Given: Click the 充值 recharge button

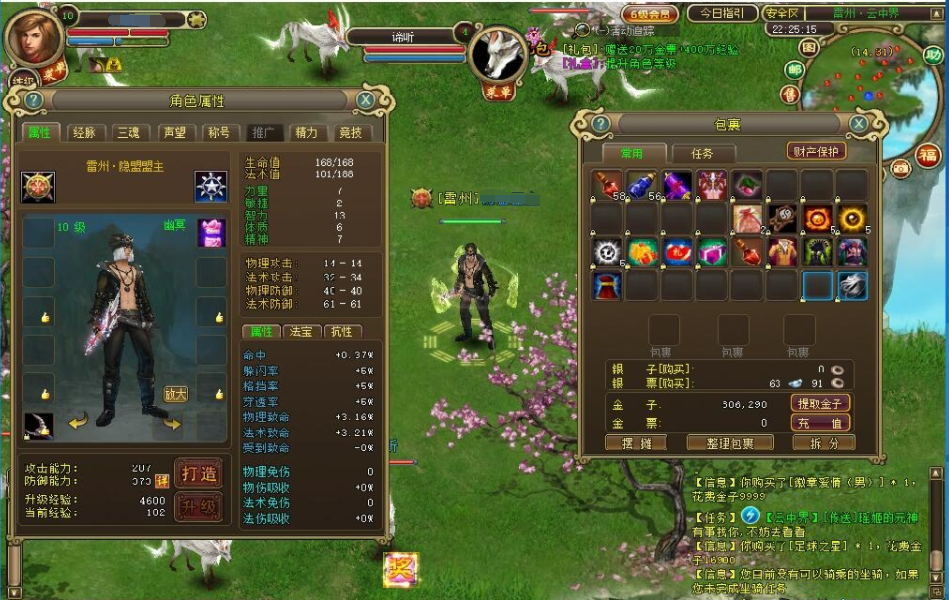Looking at the screenshot, I should coord(821,423).
